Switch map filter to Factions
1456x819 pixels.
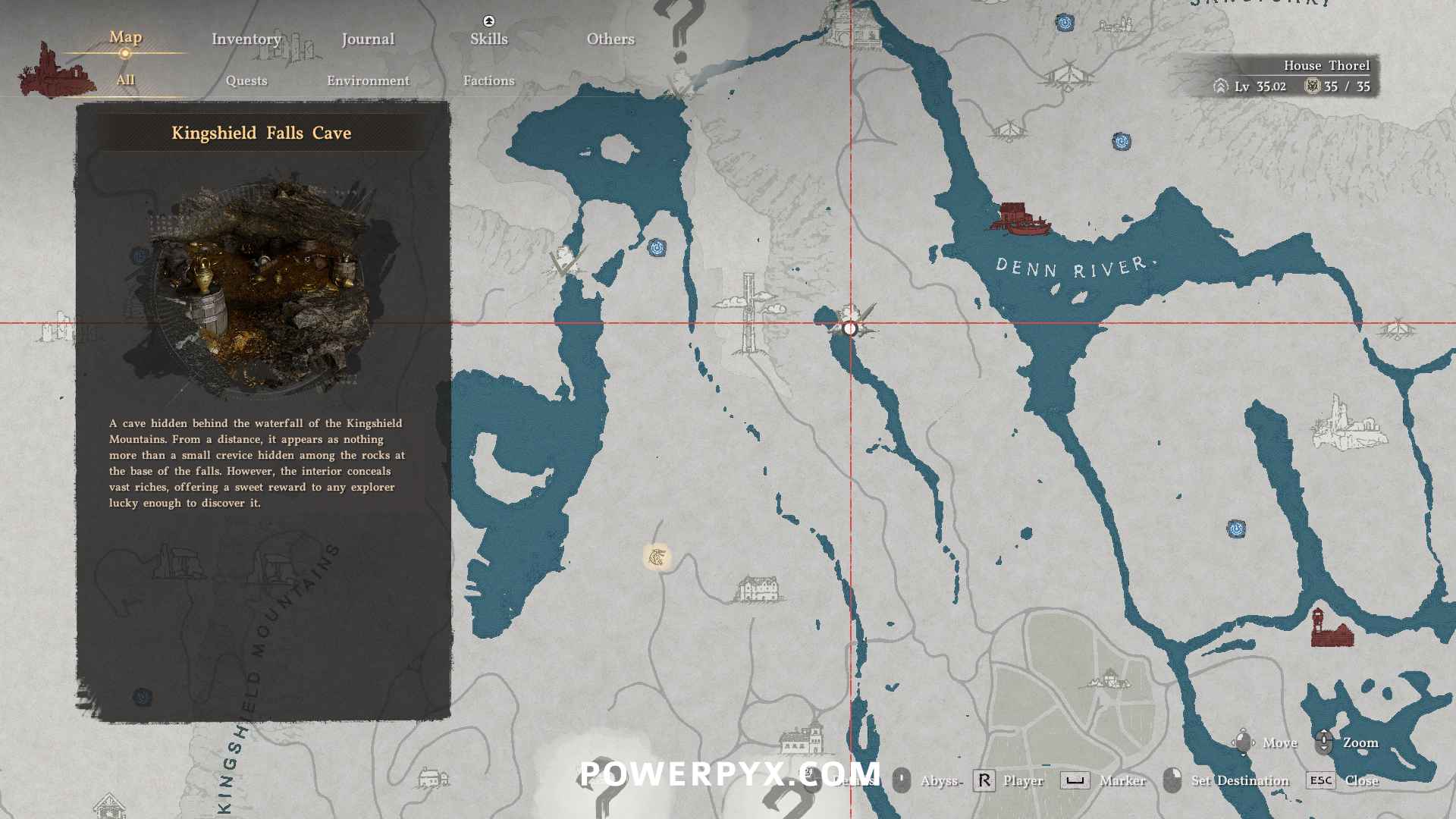[488, 80]
